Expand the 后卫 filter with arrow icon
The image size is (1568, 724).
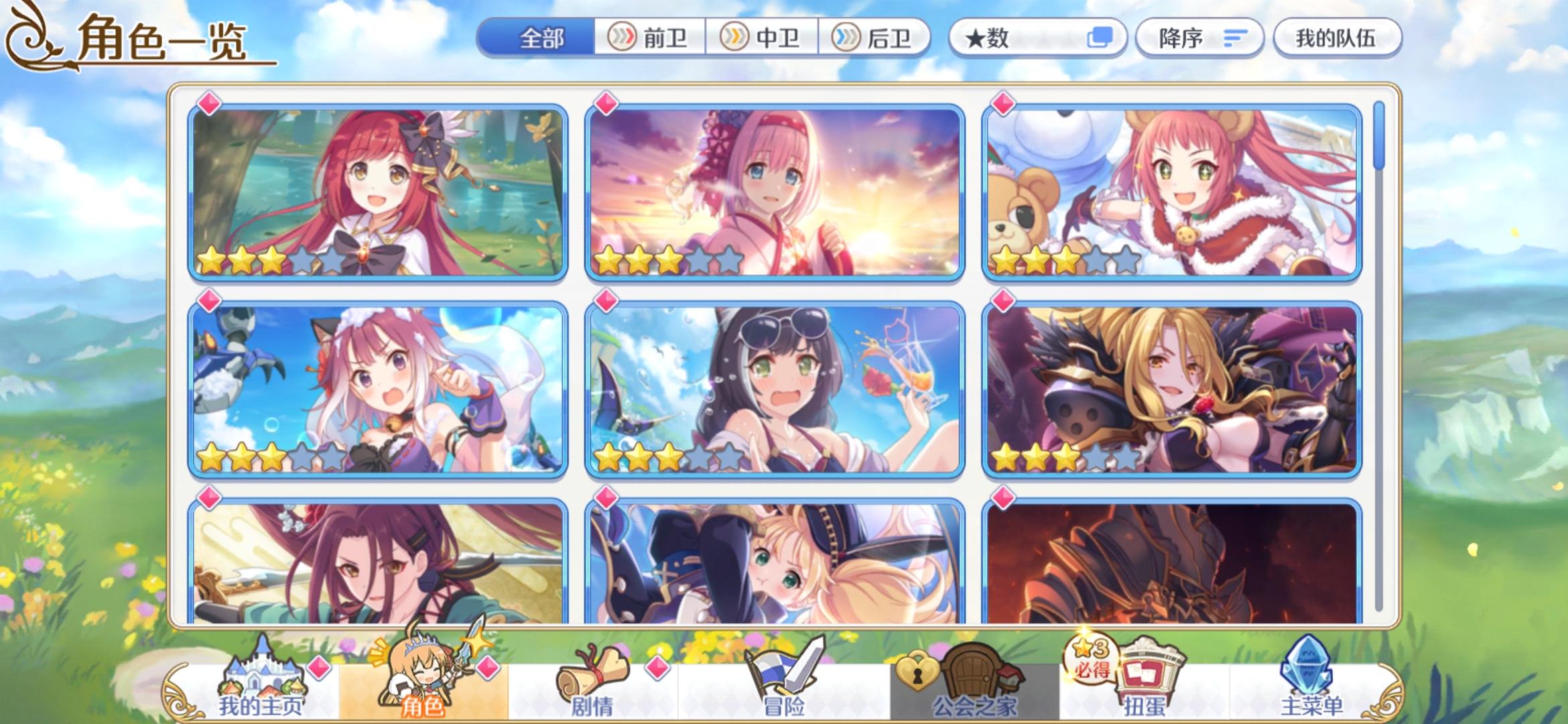[x=878, y=38]
